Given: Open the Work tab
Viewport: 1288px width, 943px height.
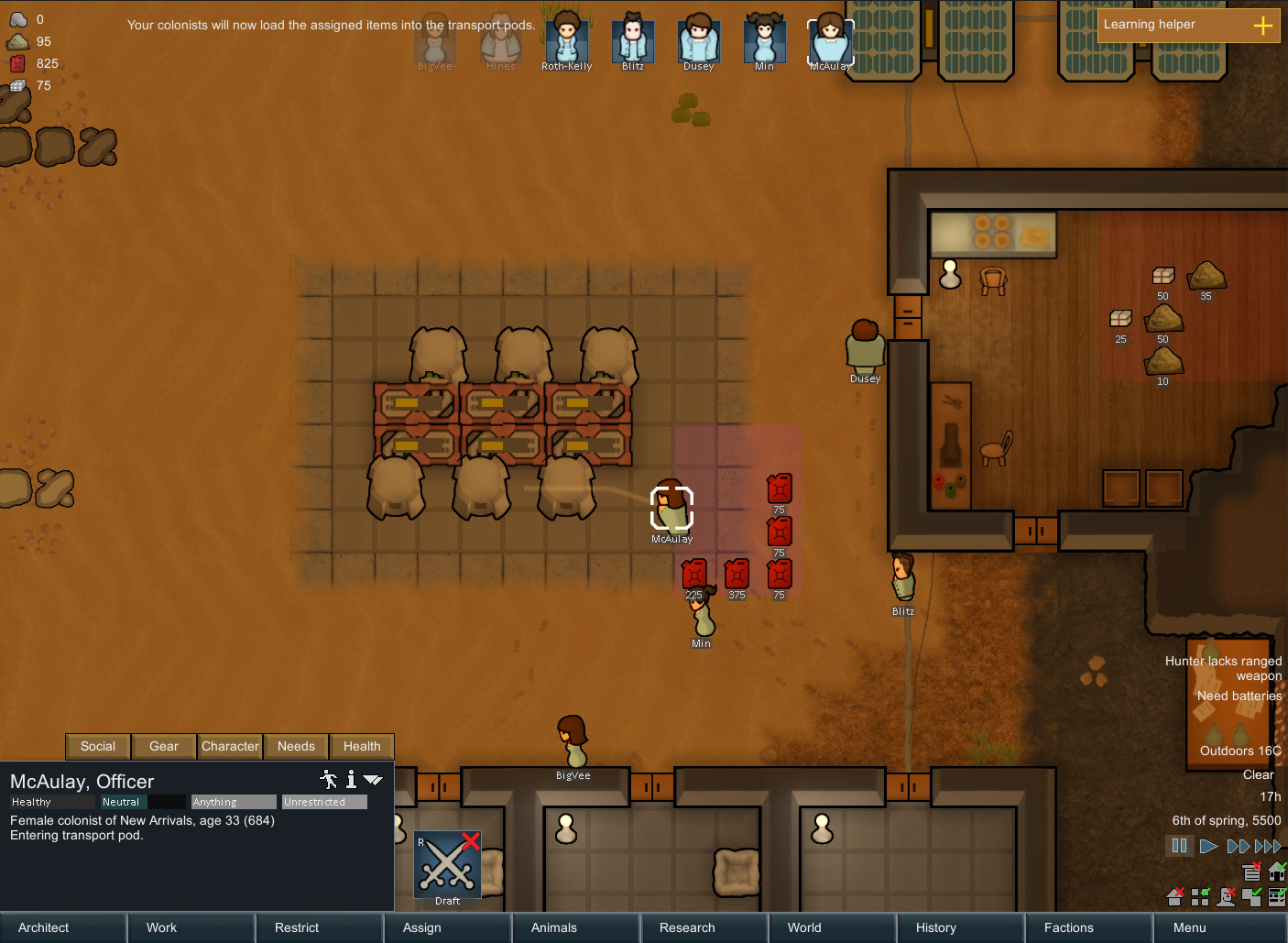Looking at the screenshot, I should pyautogui.click(x=191, y=927).
